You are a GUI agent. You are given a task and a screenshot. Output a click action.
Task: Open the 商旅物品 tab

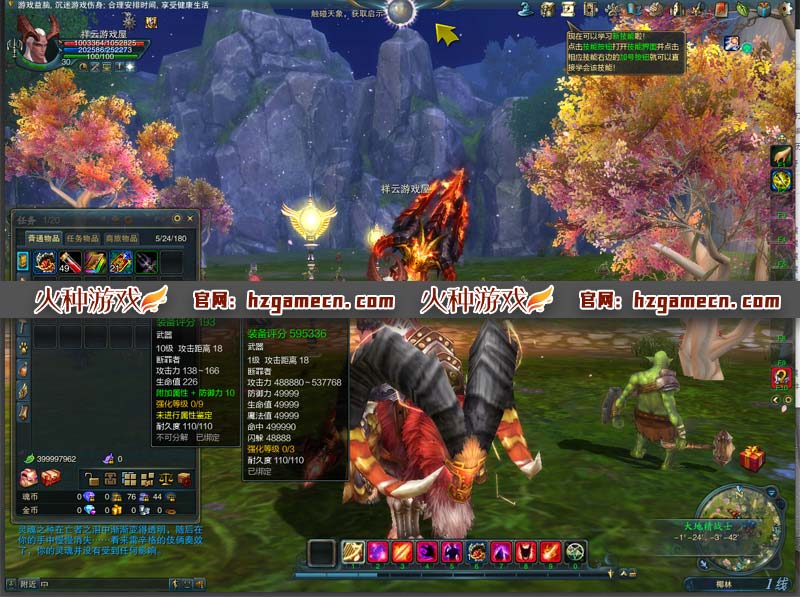(122, 239)
